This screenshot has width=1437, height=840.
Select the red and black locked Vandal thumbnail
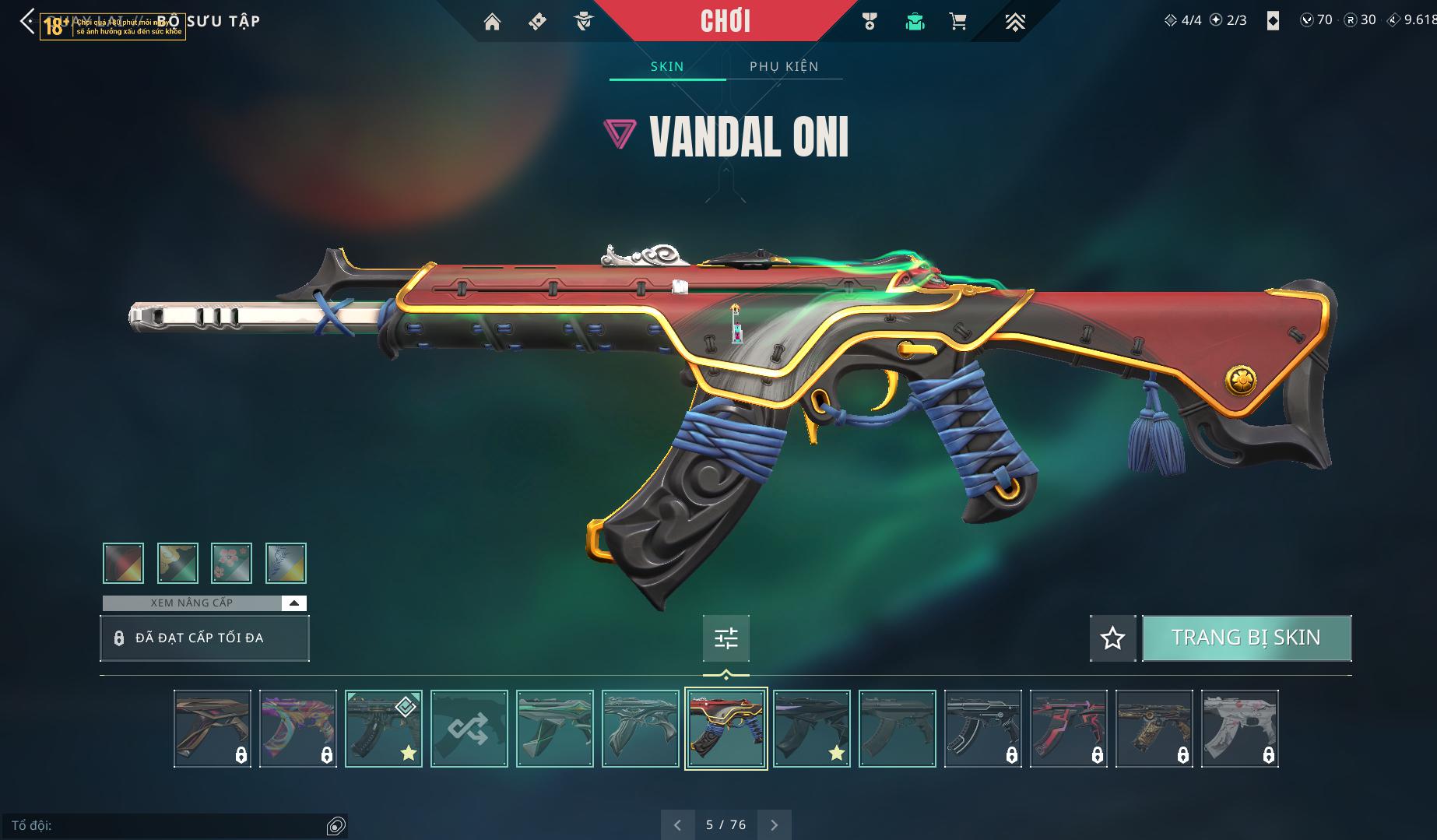[x=1068, y=729]
